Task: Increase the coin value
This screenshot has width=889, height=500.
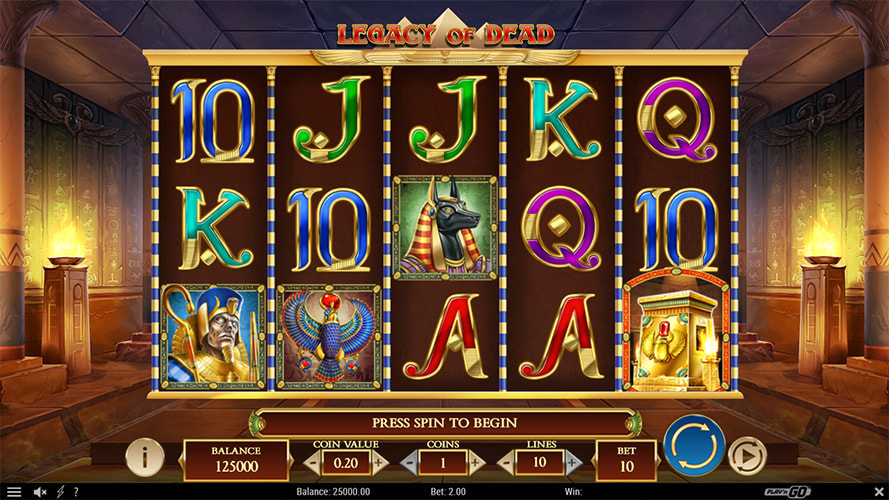Action: click(x=380, y=462)
